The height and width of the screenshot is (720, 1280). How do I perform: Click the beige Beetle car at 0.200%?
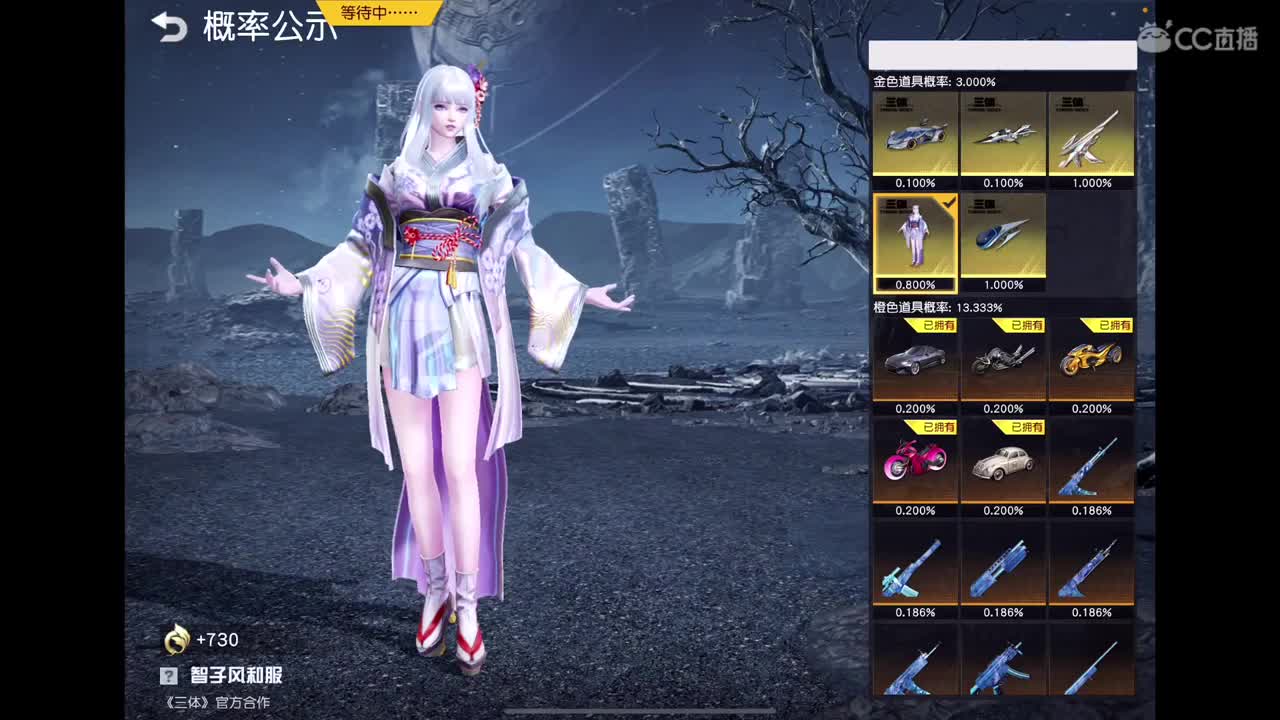(x=1003, y=465)
